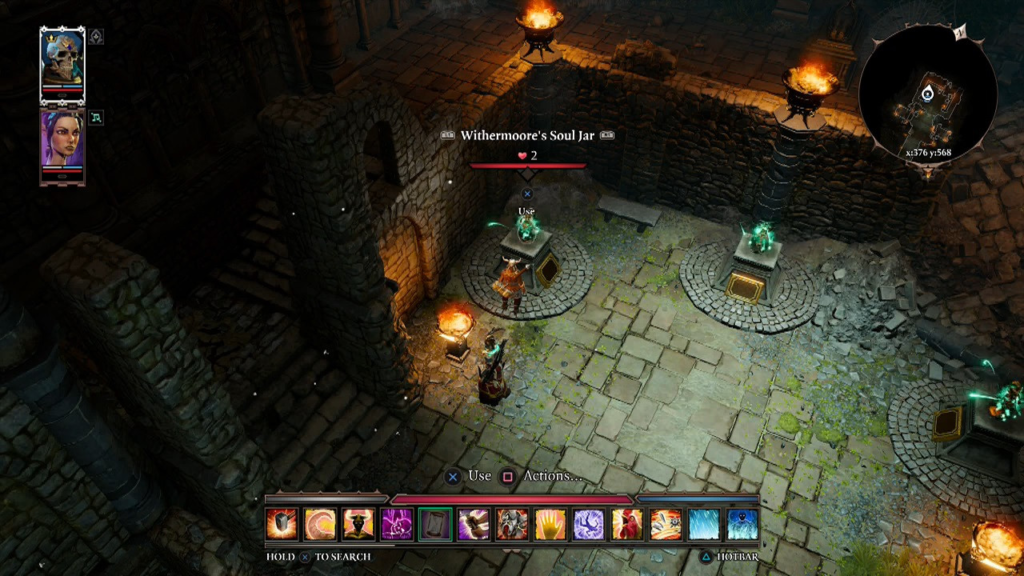Cast the blue rain skill
Image resolution: width=1024 pixels, height=576 pixels.
pyautogui.click(x=704, y=524)
